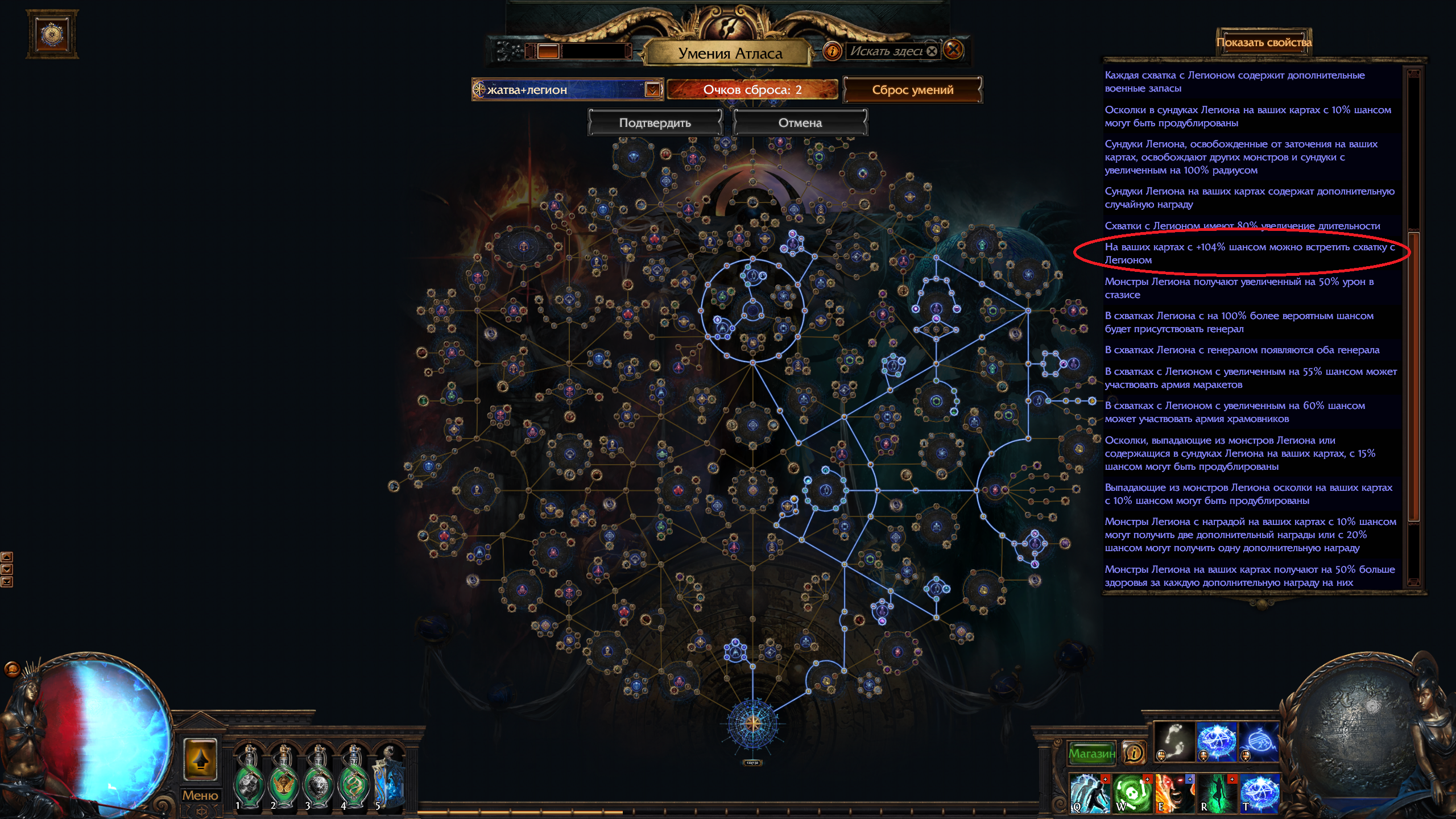Click the compass emblem icon in top-left corner
1456x819 pixels.
52,34
